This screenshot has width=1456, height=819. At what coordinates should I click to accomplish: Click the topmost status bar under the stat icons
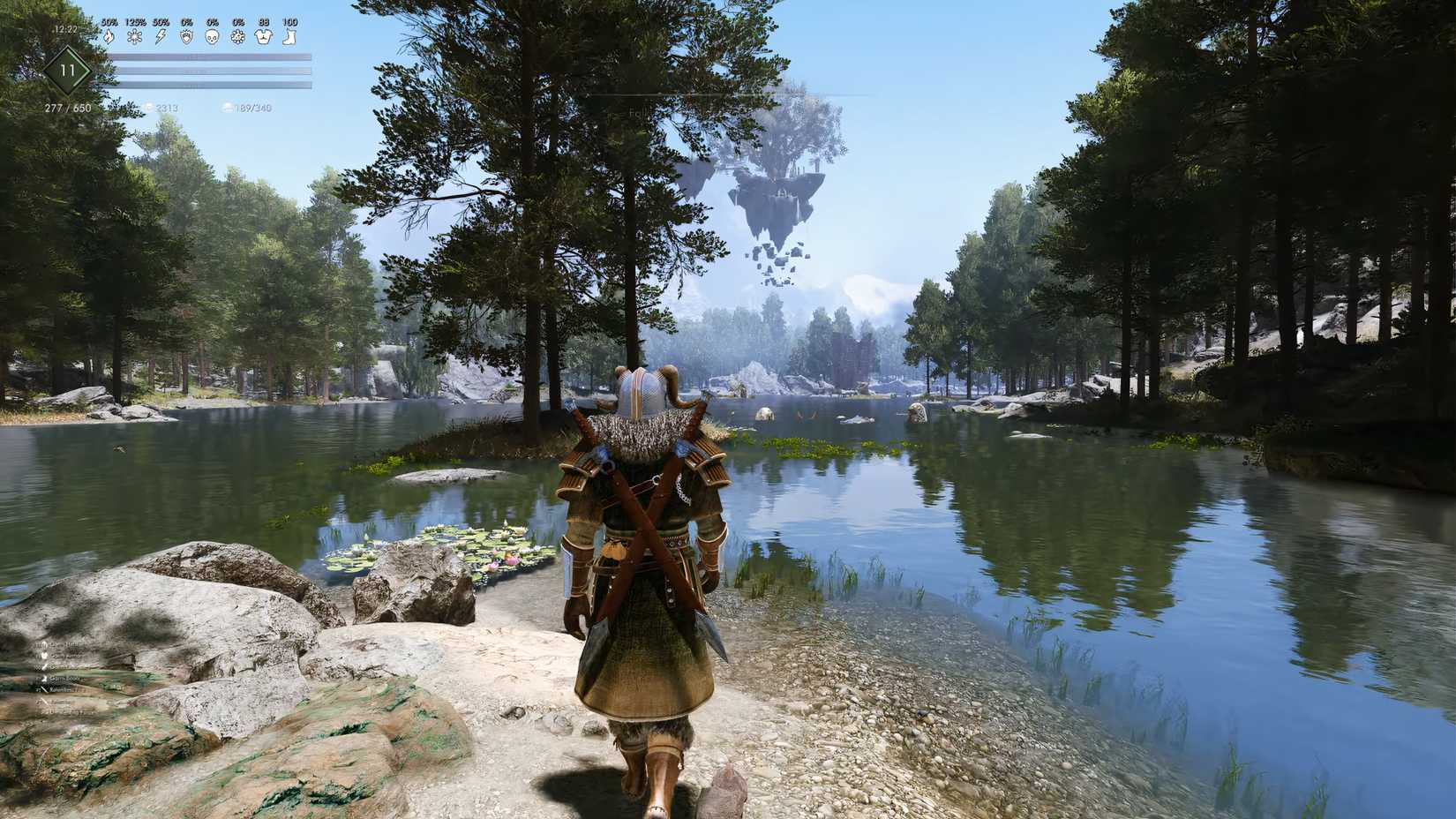pyautogui.click(x=212, y=56)
